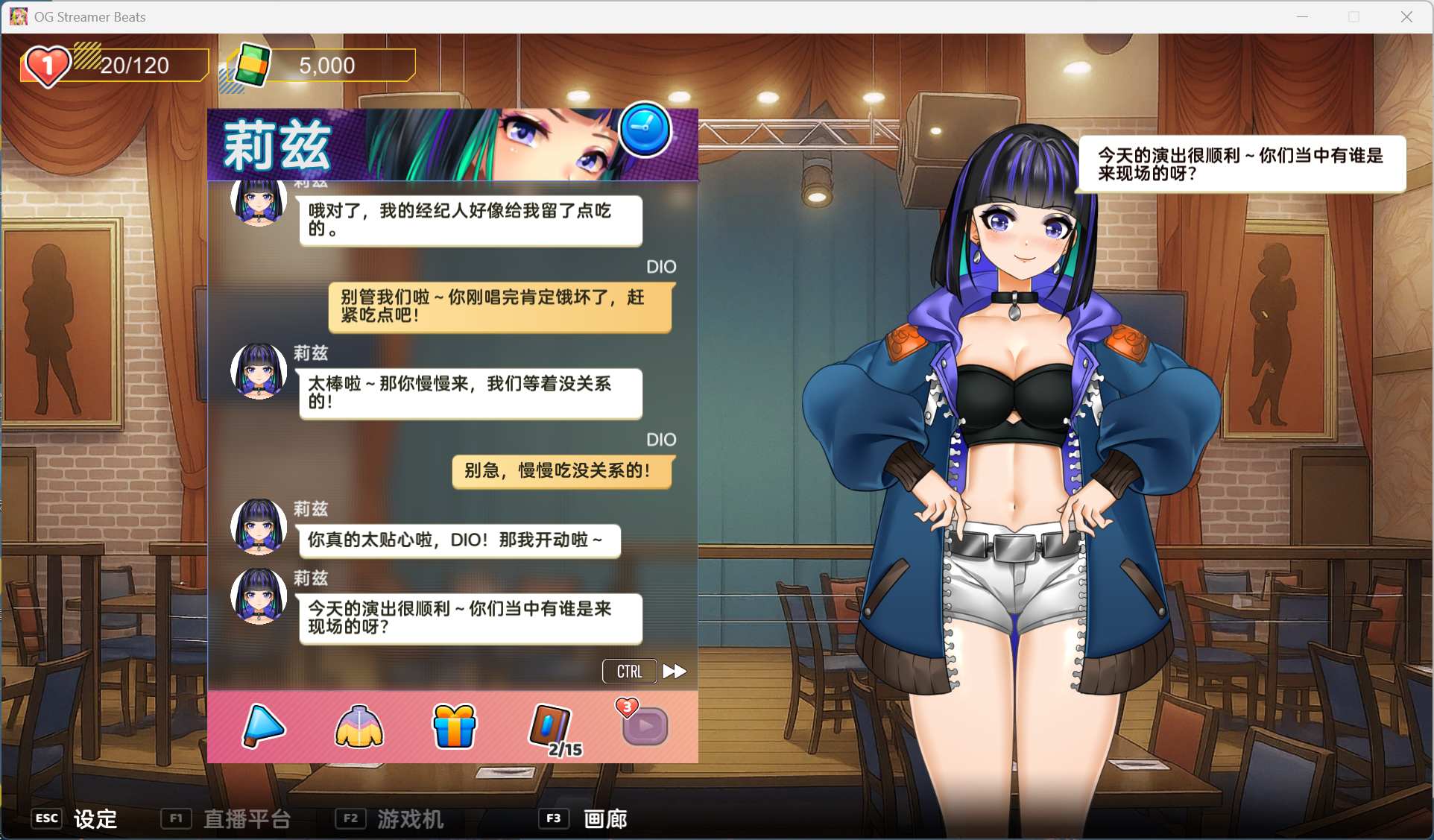Click 莉兹's avatar next to her latest message
The width and height of the screenshot is (1434, 840).
[x=258, y=596]
